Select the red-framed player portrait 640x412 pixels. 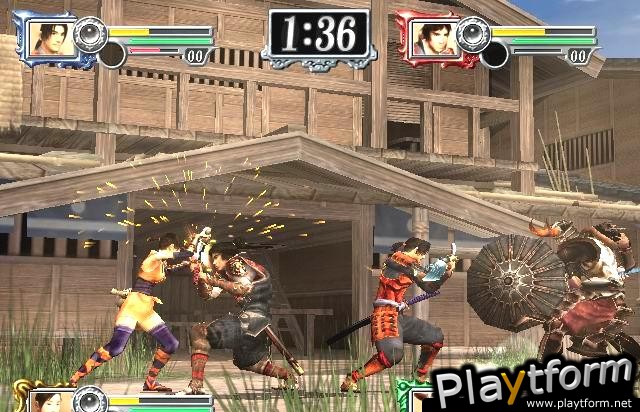[x=430, y=38]
